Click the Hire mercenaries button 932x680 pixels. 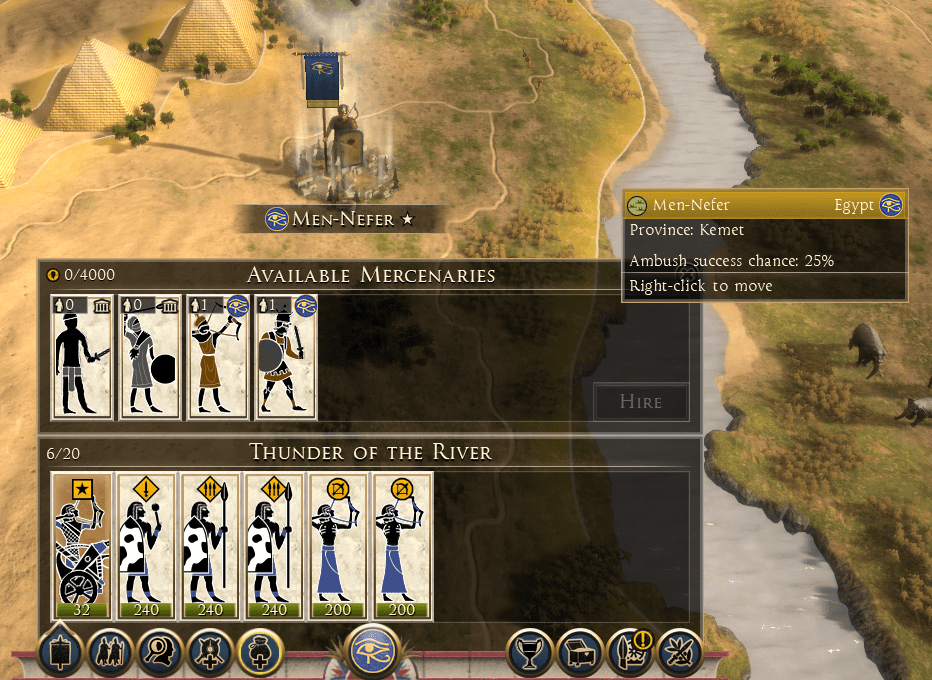click(641, 402)
